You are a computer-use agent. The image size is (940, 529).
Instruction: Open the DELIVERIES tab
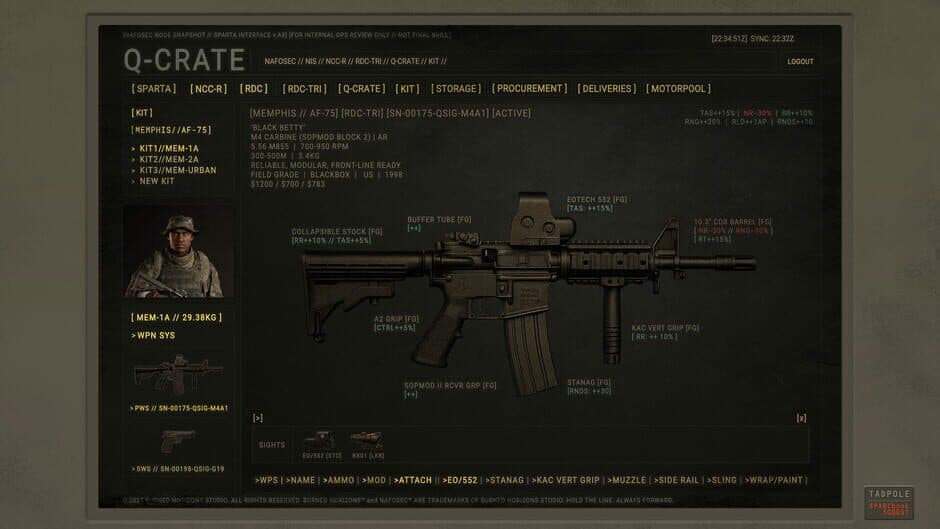click(607, 89)
